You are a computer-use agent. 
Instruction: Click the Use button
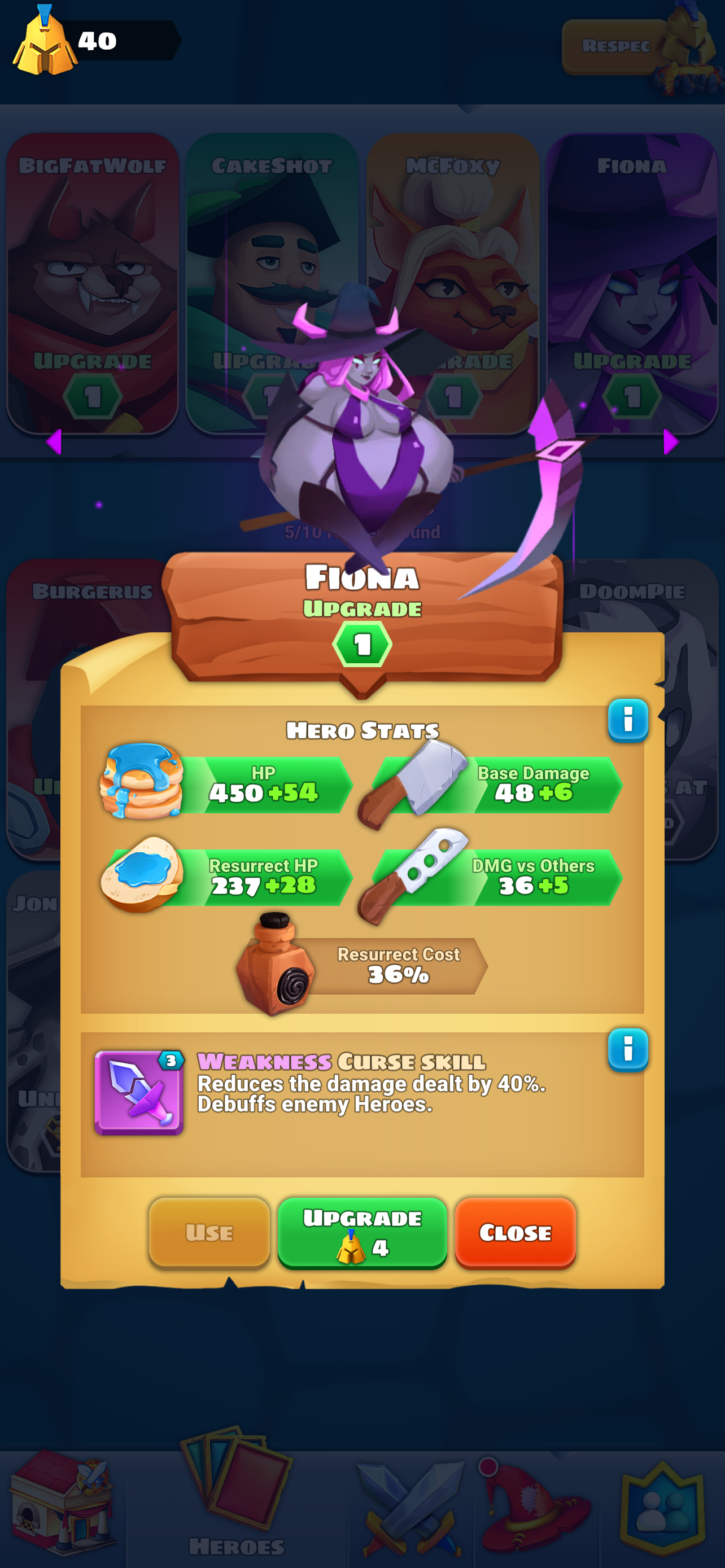tap(209, 1233)
